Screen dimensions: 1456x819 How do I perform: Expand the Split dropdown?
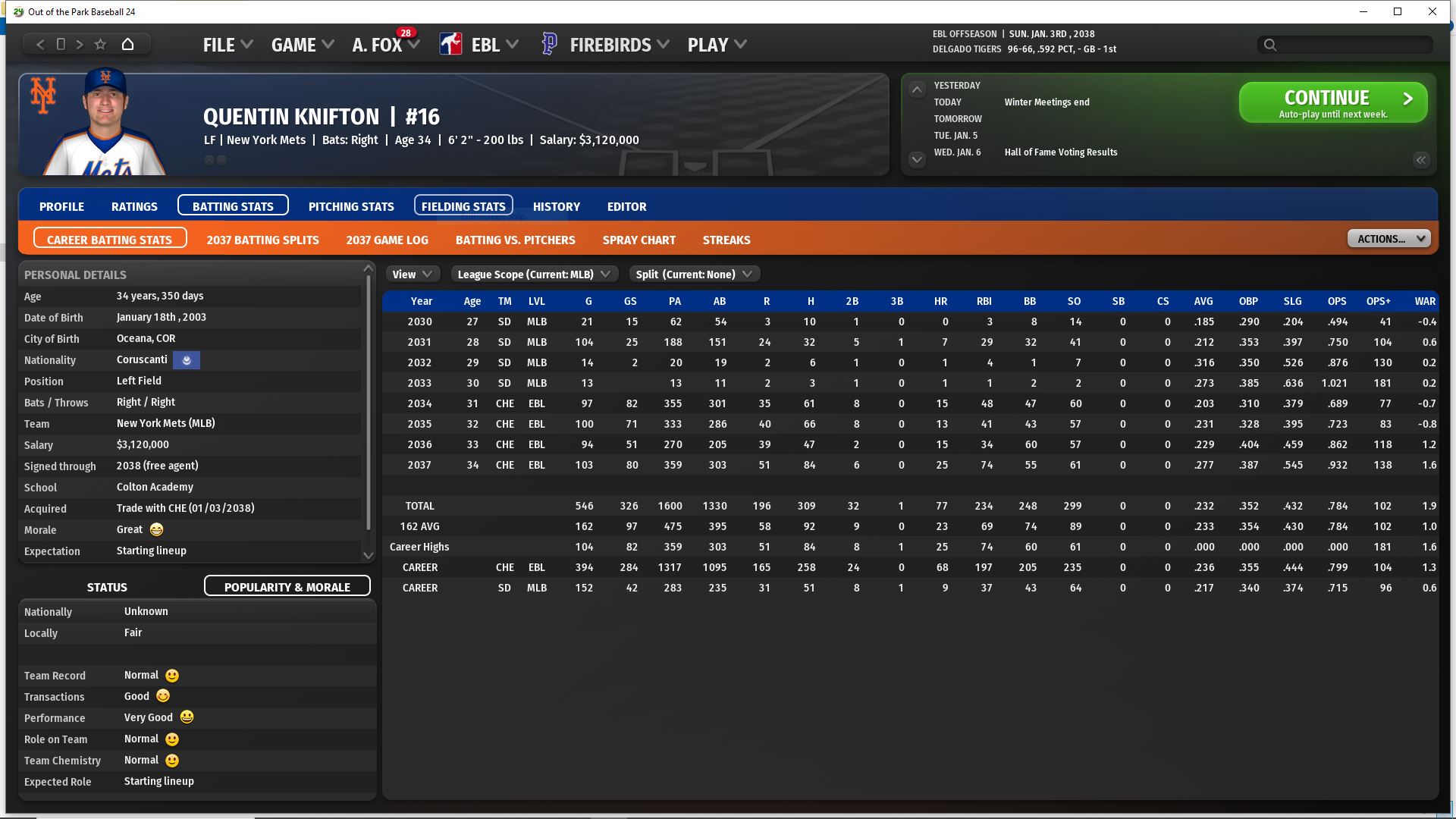coord(693,275)
